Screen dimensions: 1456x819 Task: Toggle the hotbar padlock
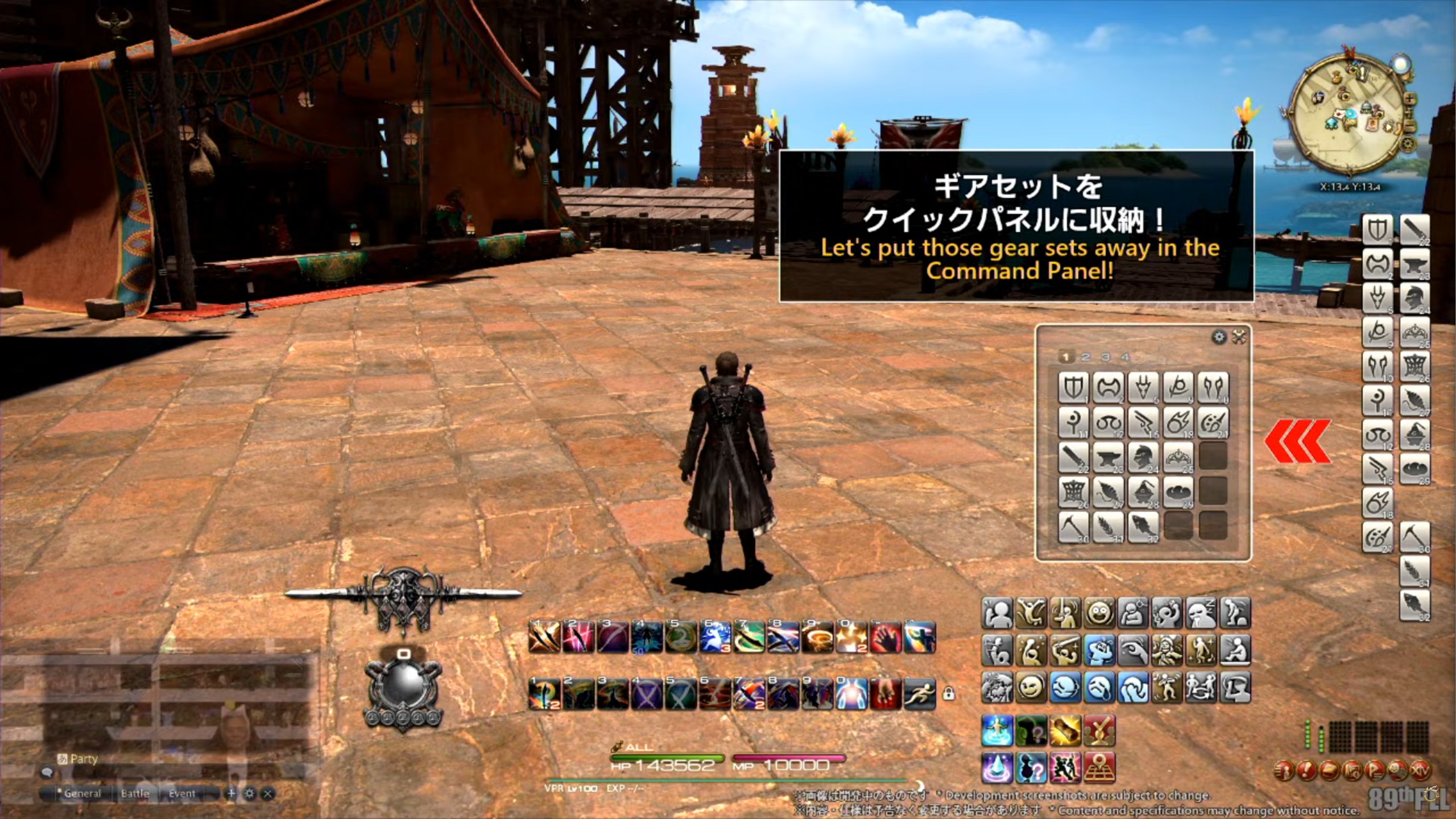[948, 693]
